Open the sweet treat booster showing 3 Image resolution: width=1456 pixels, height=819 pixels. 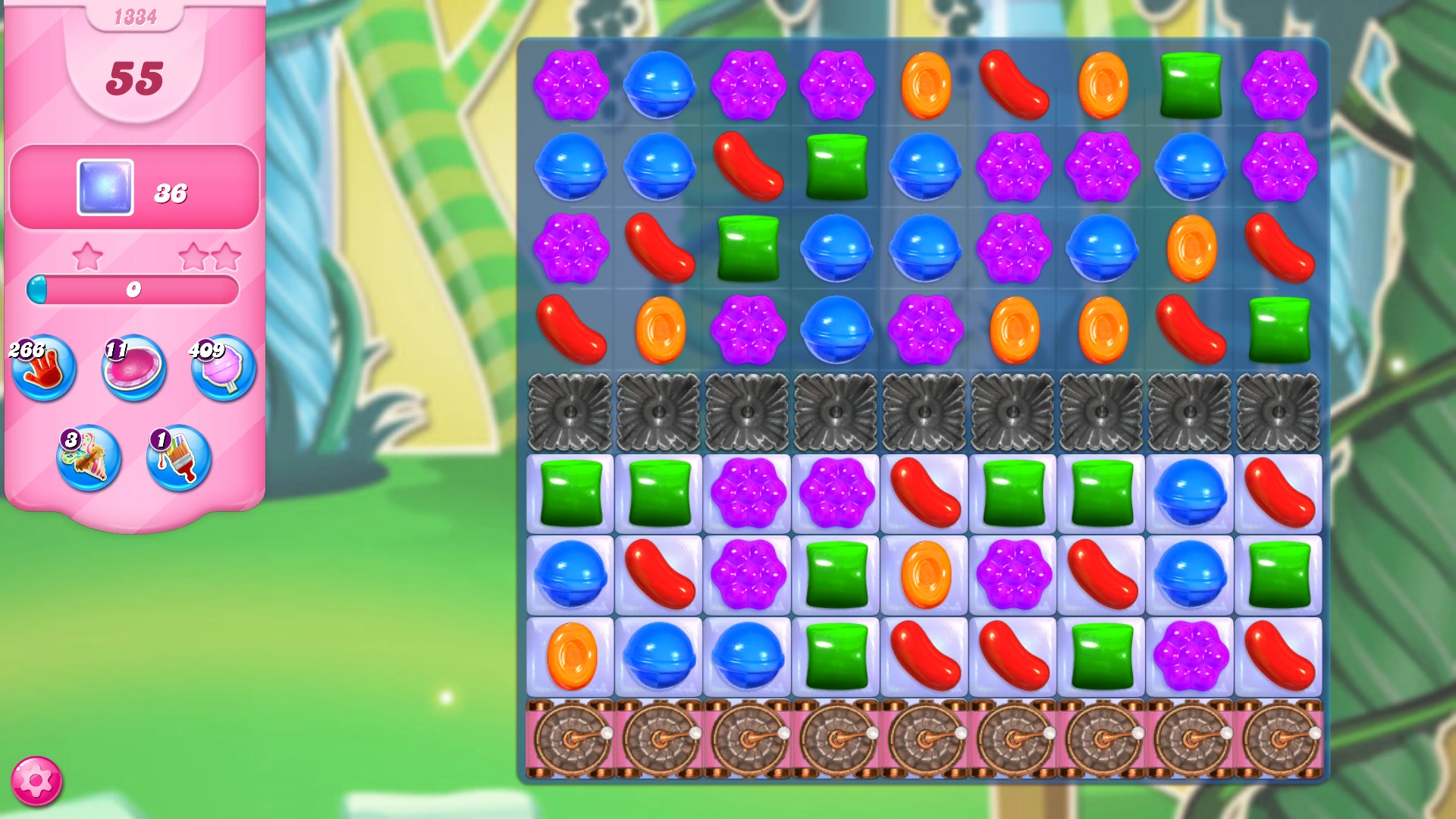tap(88, 458)
